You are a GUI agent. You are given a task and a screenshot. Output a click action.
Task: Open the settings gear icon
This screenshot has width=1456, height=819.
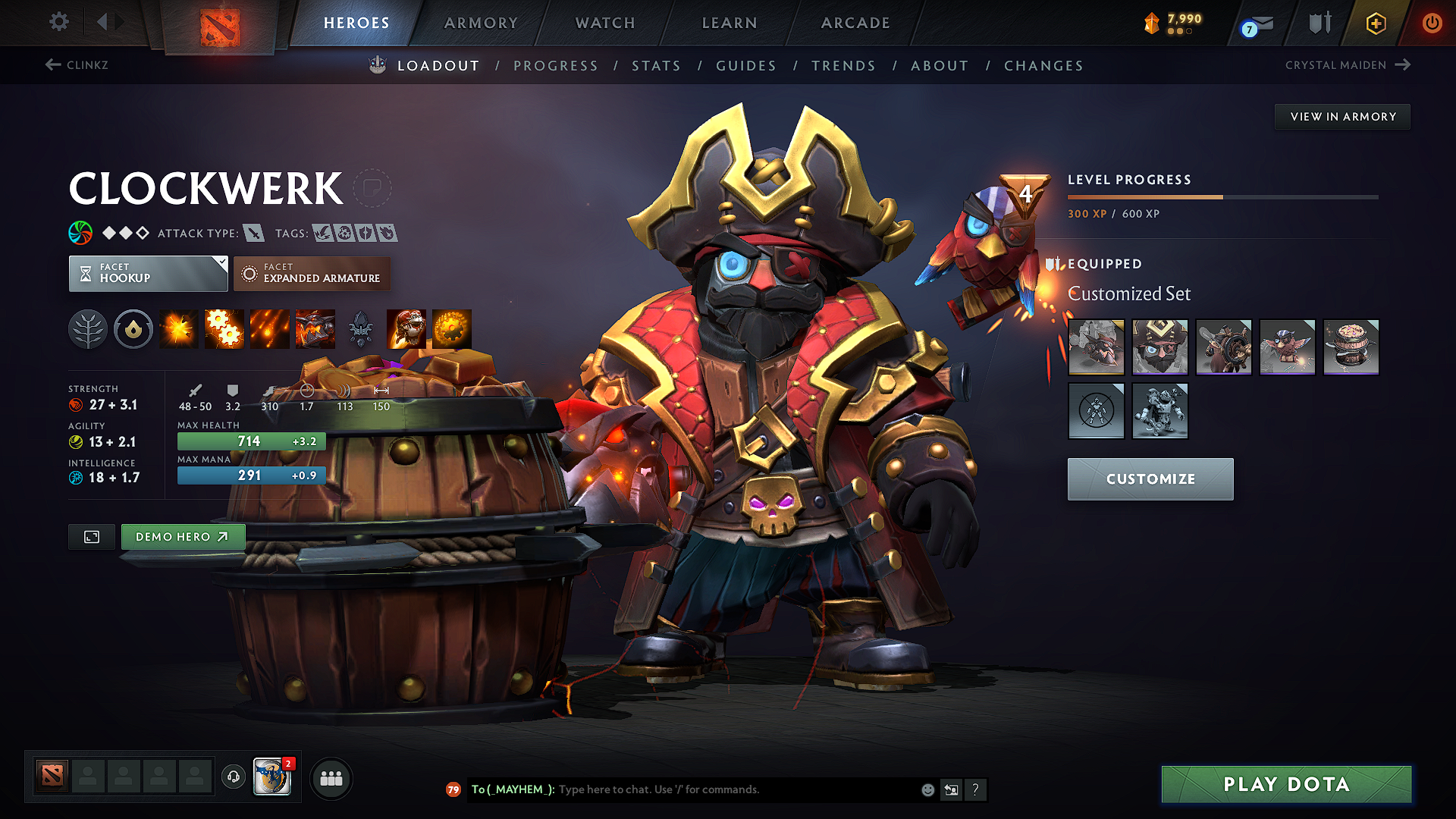58,22
